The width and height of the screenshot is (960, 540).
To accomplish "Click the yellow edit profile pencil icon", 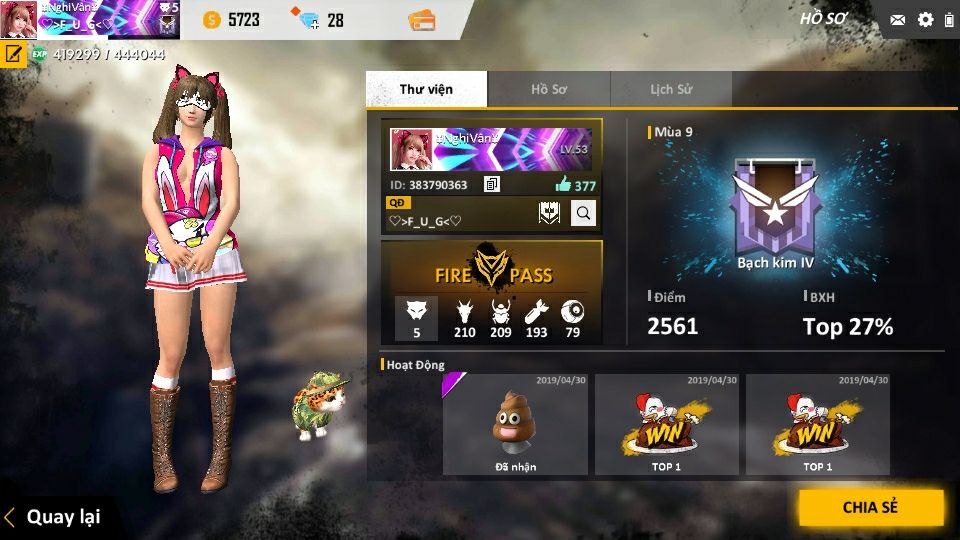I will [x=14, y=54].
